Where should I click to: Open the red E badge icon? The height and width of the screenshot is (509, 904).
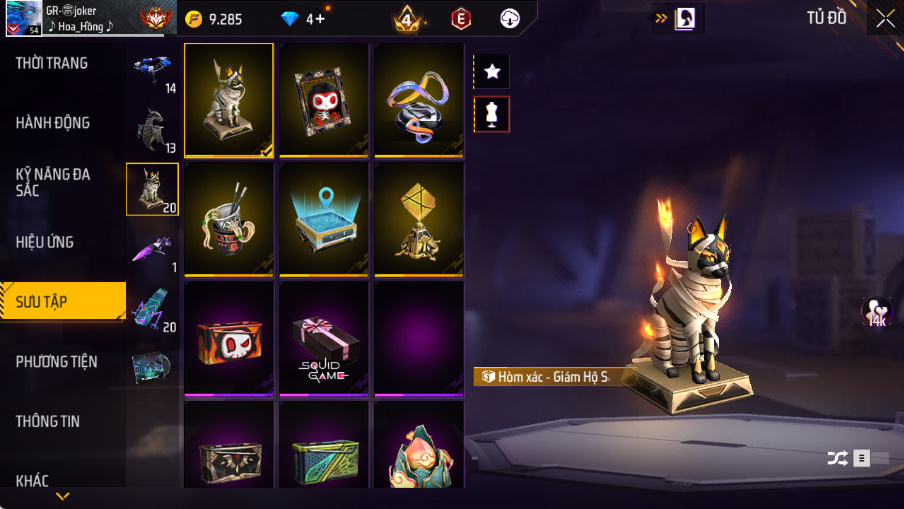461,18
